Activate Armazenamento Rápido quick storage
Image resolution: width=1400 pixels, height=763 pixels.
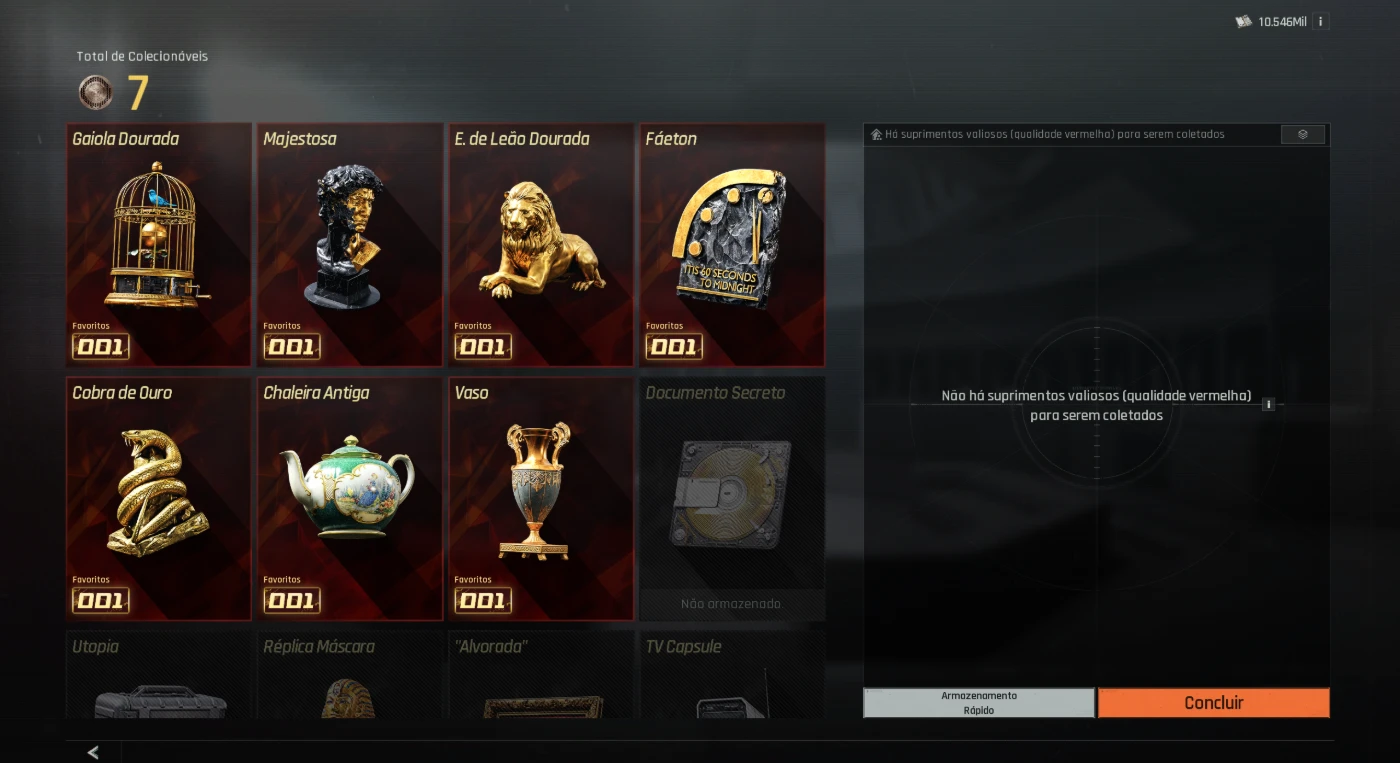tap(979, 703)
